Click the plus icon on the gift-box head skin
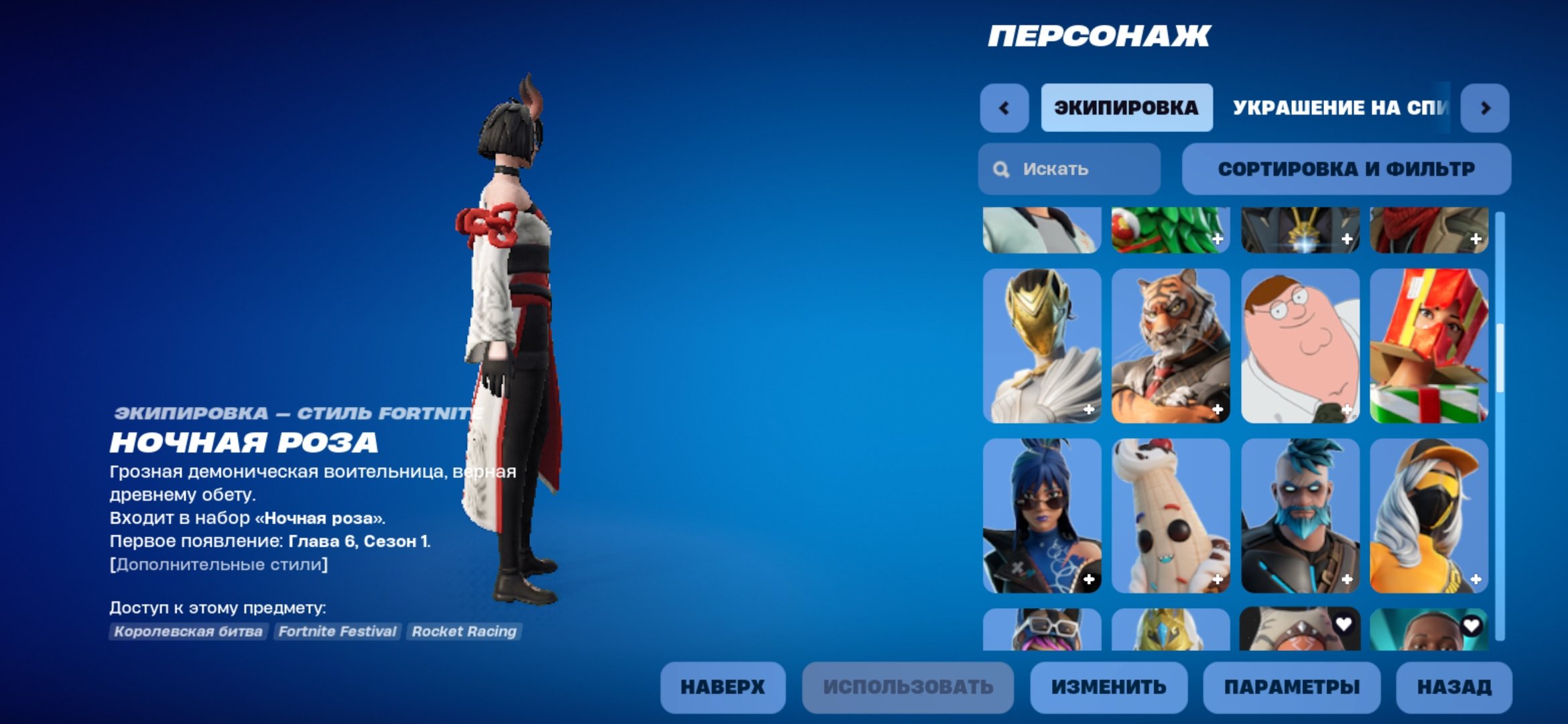Viewport: 1568px width, 724px height. tap(1474, 410)
